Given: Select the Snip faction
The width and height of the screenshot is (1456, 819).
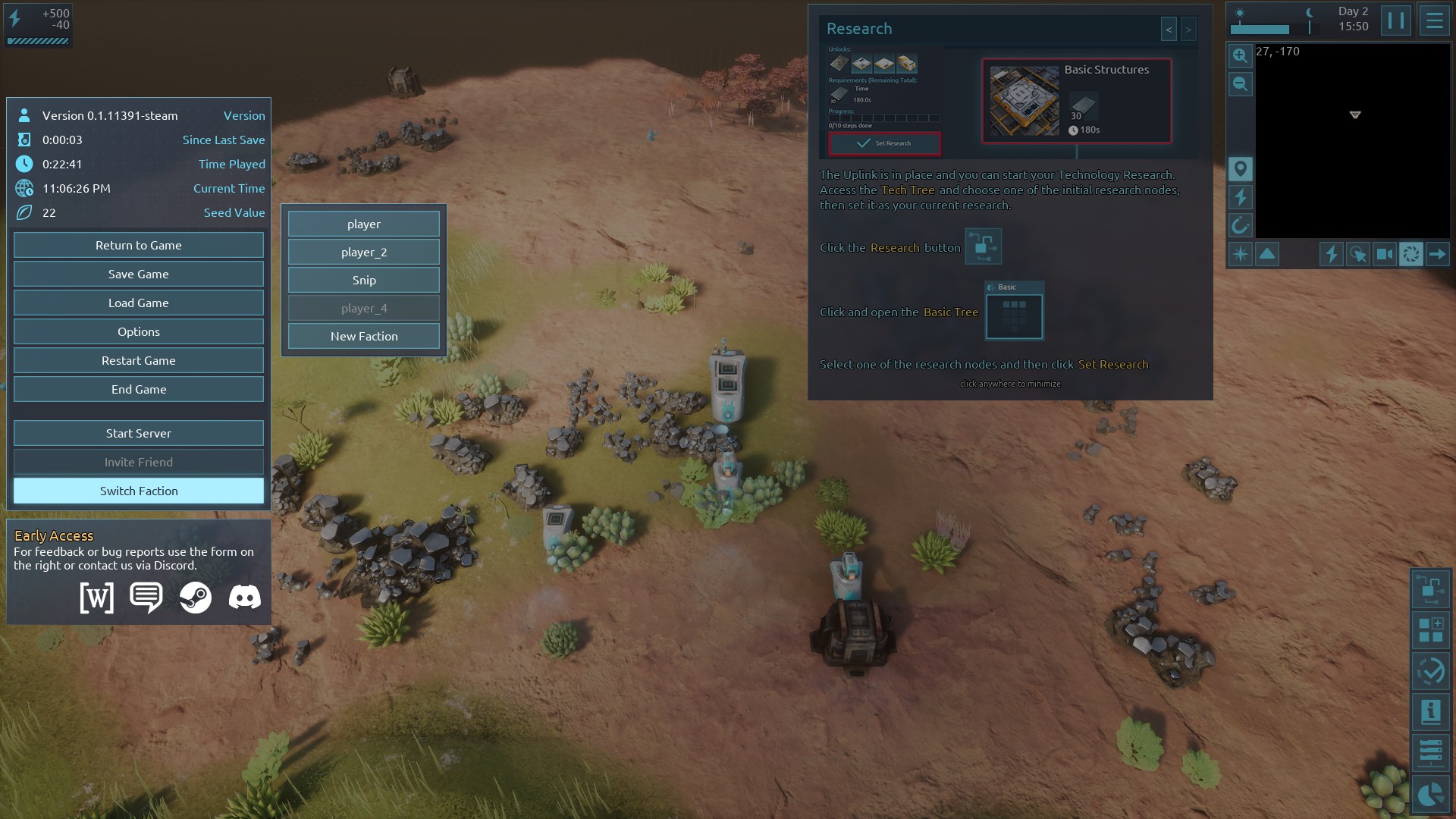Looking at the screenshot, I should [x=364, y=280].
